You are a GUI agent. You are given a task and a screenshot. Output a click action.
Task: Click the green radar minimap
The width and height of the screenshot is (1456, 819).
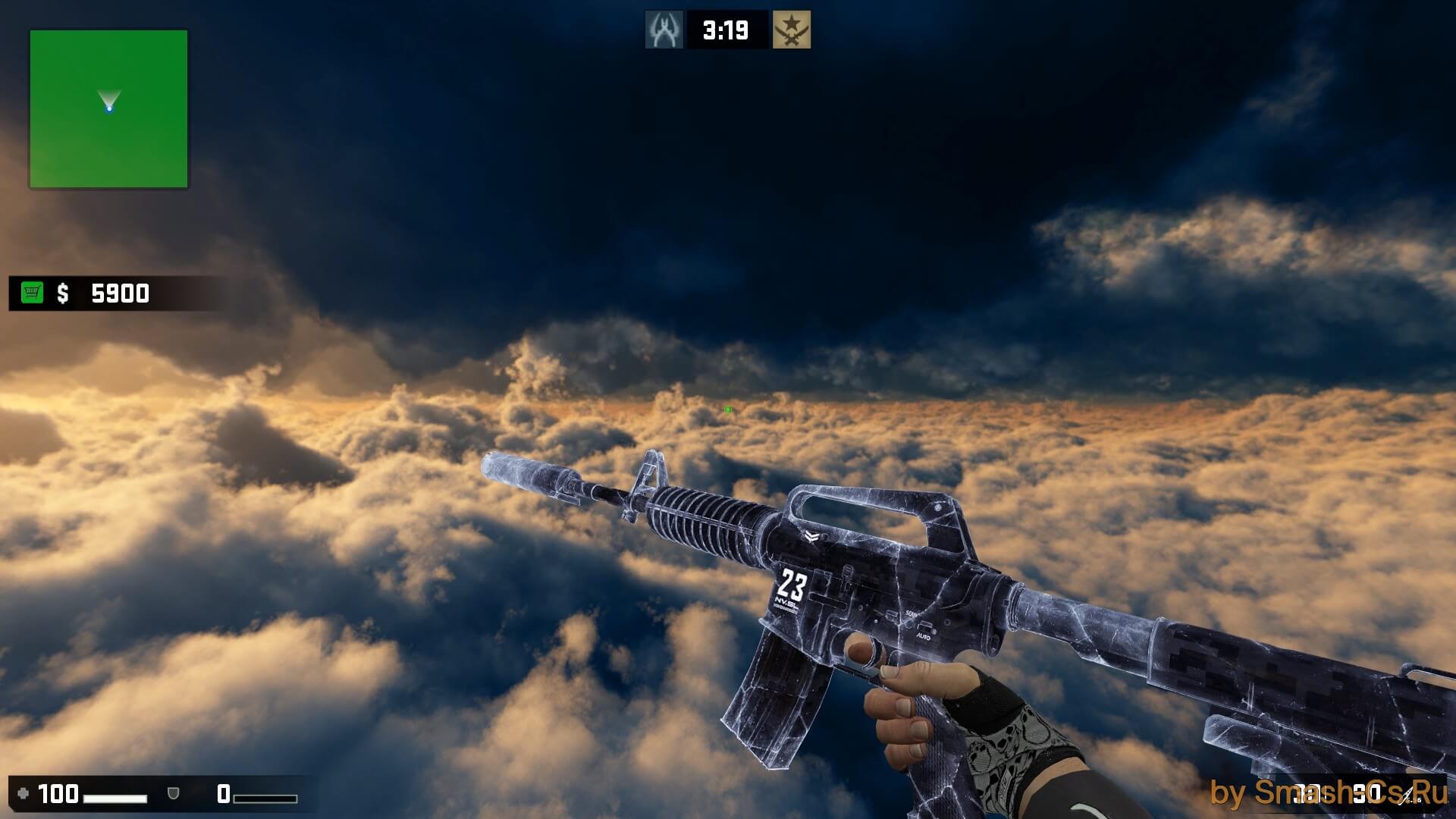click(x=108, y=109)
